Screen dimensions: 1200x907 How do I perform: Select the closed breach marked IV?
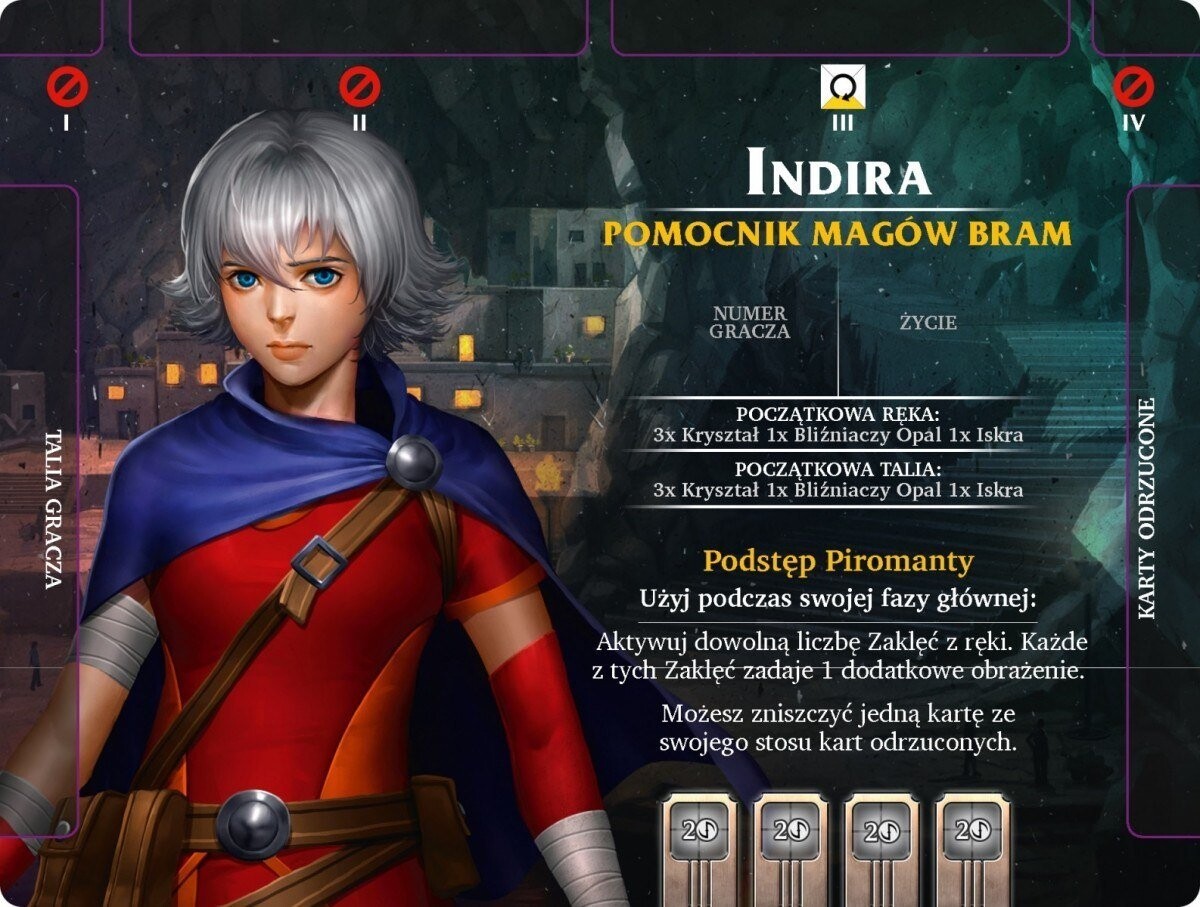coord(1133,88)
